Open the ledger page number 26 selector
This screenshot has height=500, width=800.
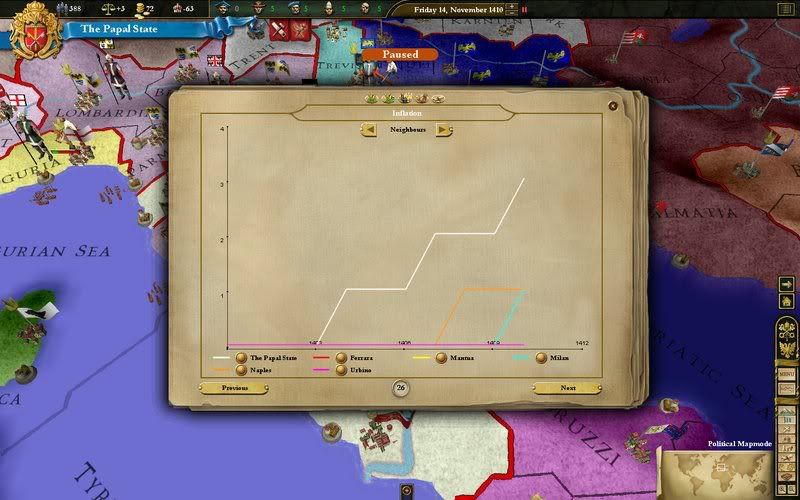[400, 388]
